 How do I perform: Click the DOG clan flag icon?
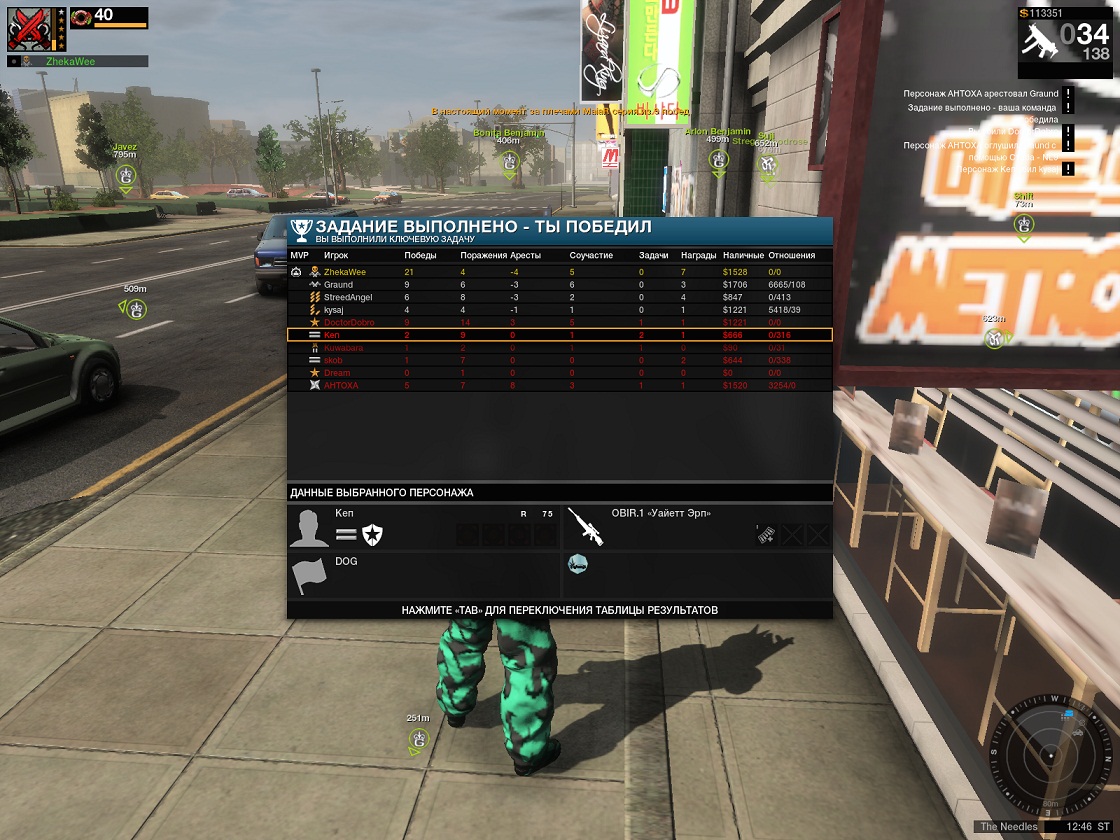[309, 576]
